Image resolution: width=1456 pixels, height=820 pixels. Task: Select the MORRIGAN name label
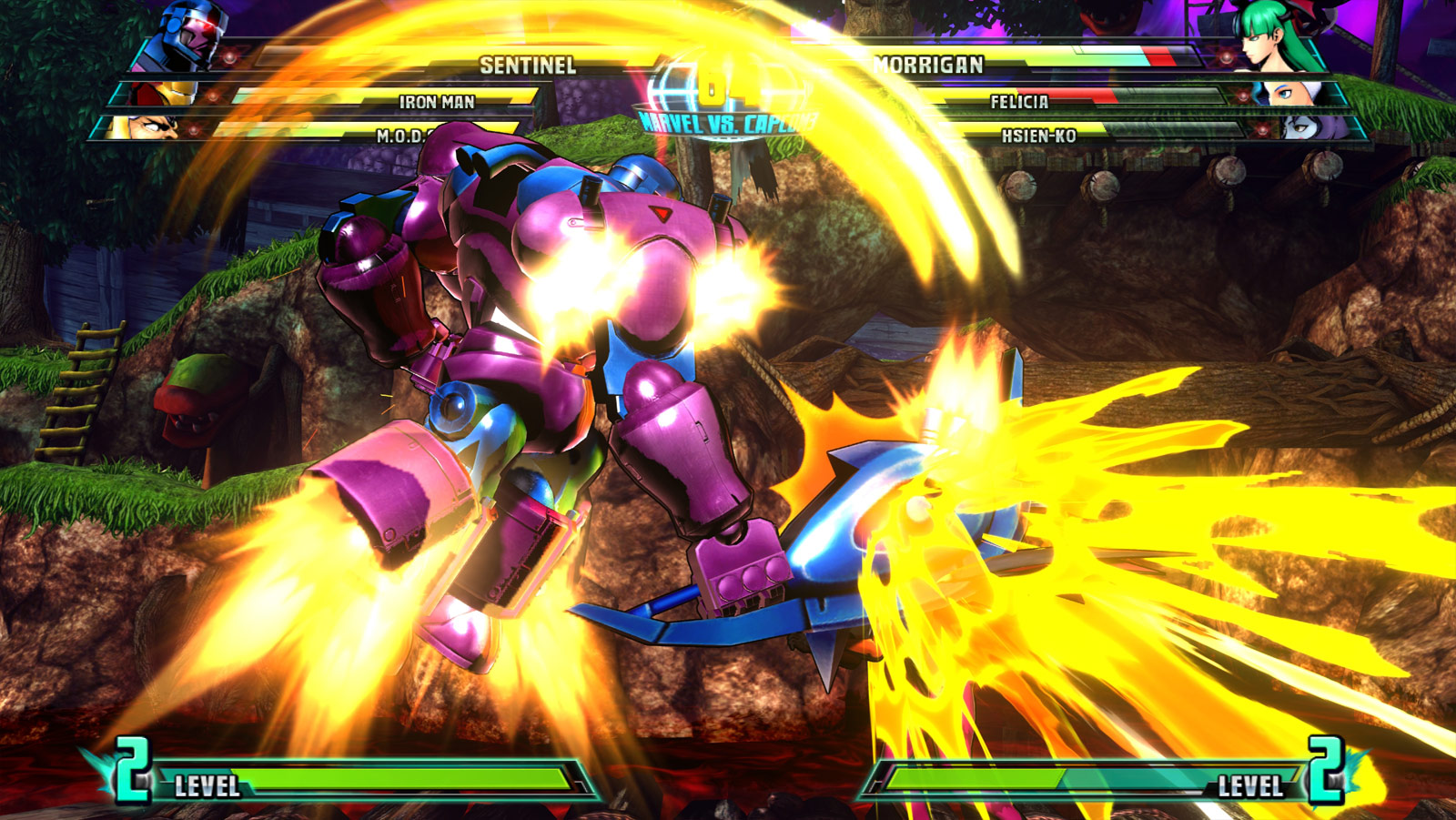(x=930, y=65)
